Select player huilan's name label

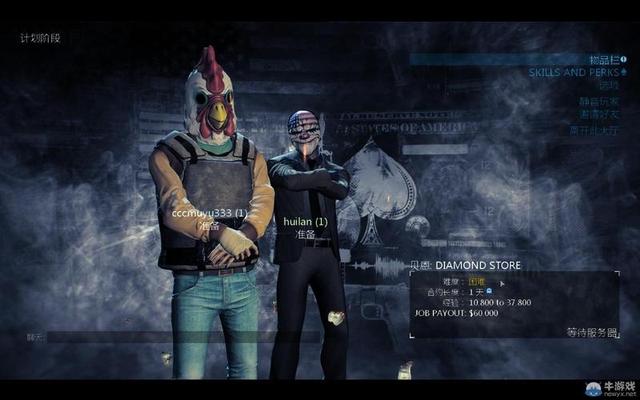point(305,220)
